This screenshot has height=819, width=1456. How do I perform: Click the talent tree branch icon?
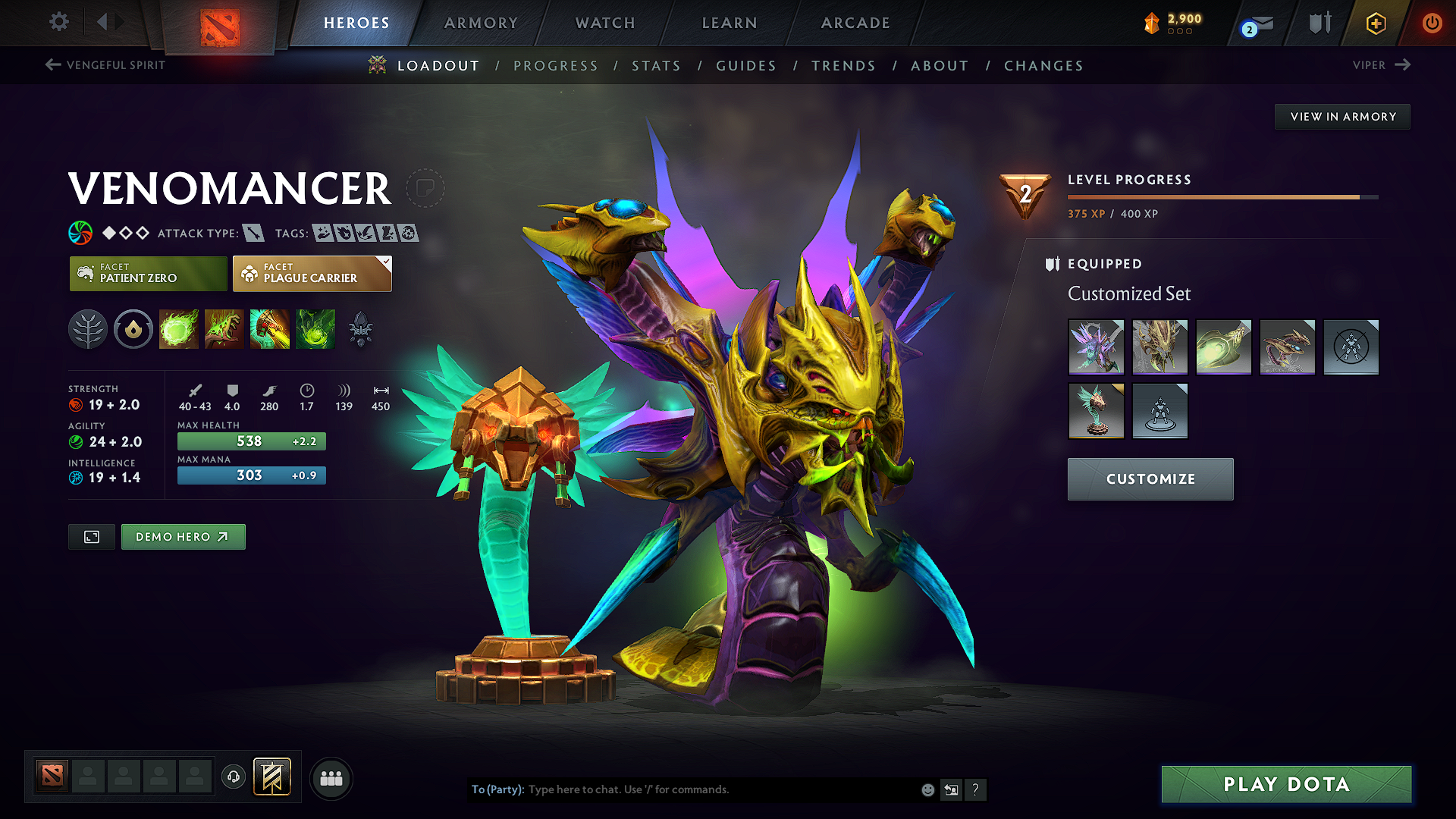click(x=88, y=329)
